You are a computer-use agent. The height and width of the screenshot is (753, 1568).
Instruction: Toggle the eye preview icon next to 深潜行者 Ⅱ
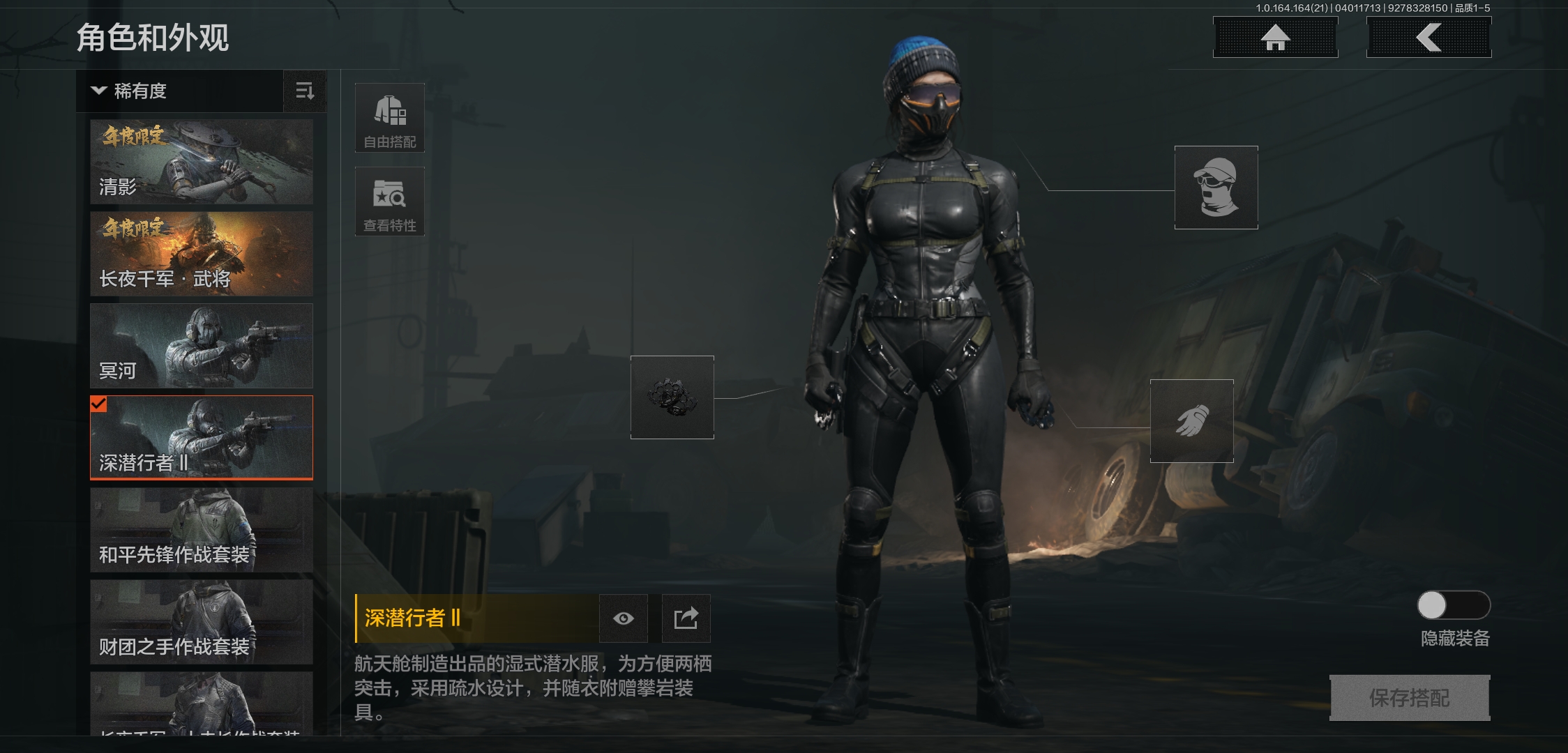[623, 618]
